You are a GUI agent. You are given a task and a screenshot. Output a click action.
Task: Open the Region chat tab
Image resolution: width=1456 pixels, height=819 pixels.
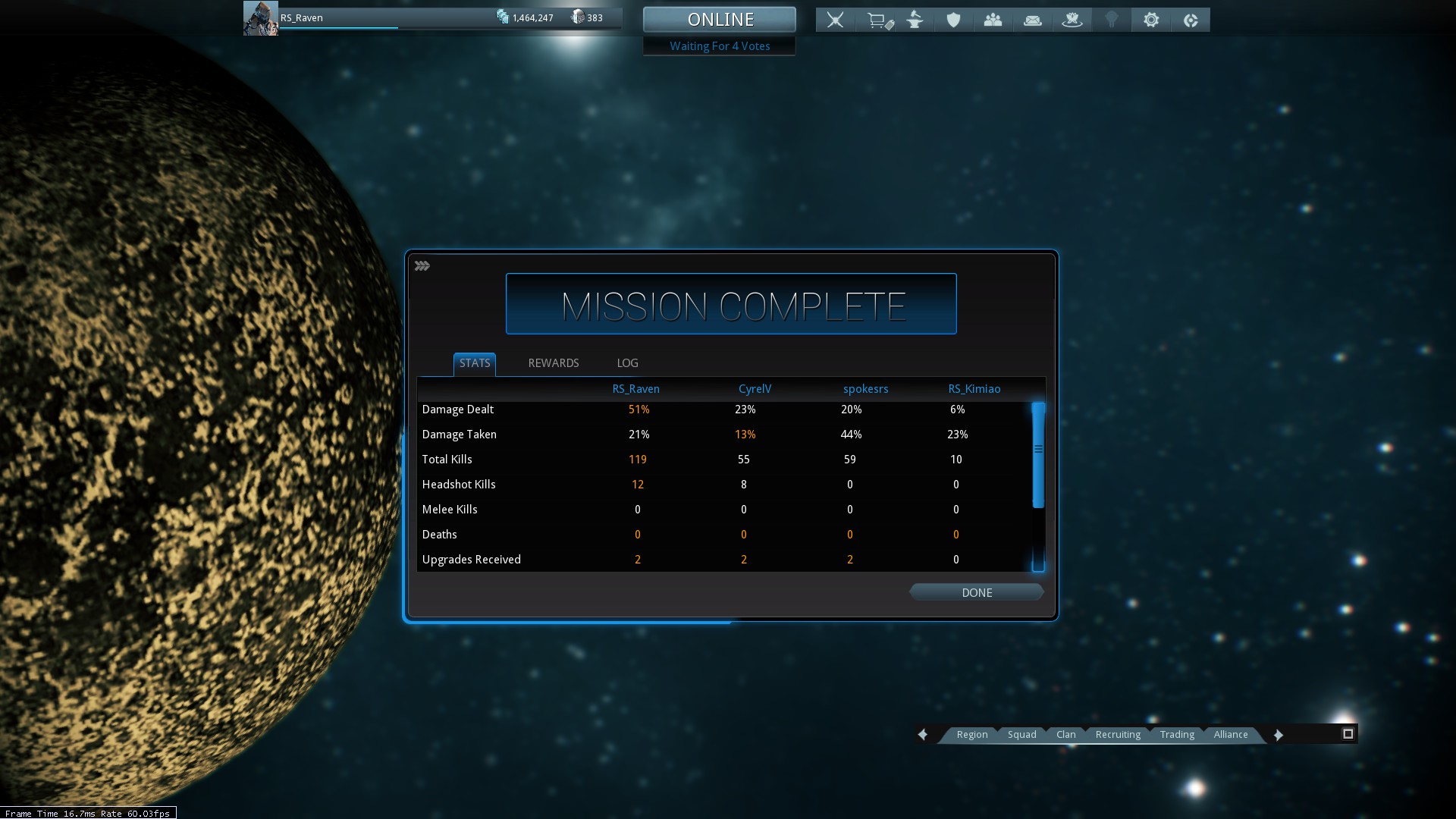tap(971, 735)
